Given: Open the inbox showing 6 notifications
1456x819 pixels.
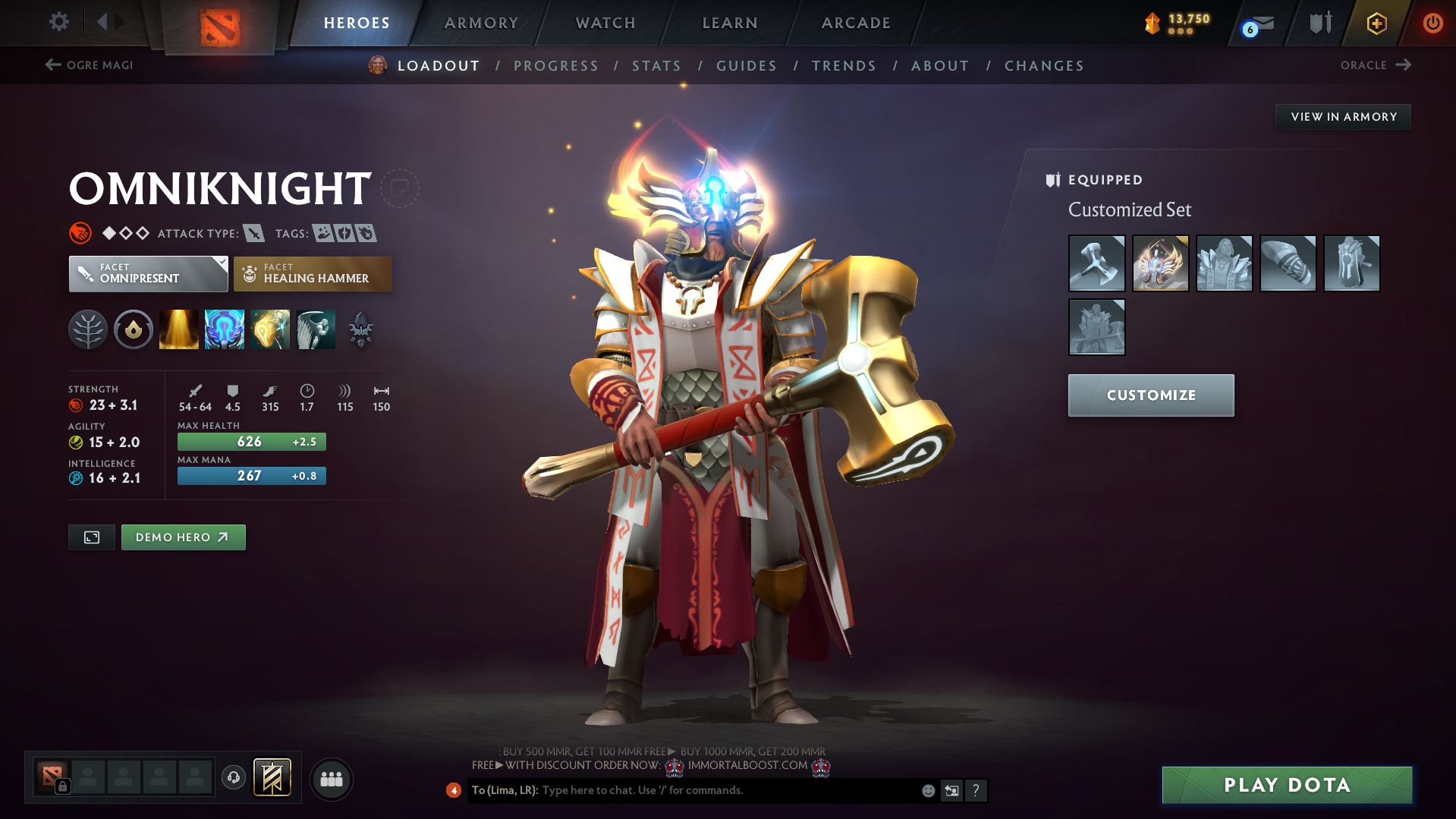Looking at the screenshot, I should 1255,23.
